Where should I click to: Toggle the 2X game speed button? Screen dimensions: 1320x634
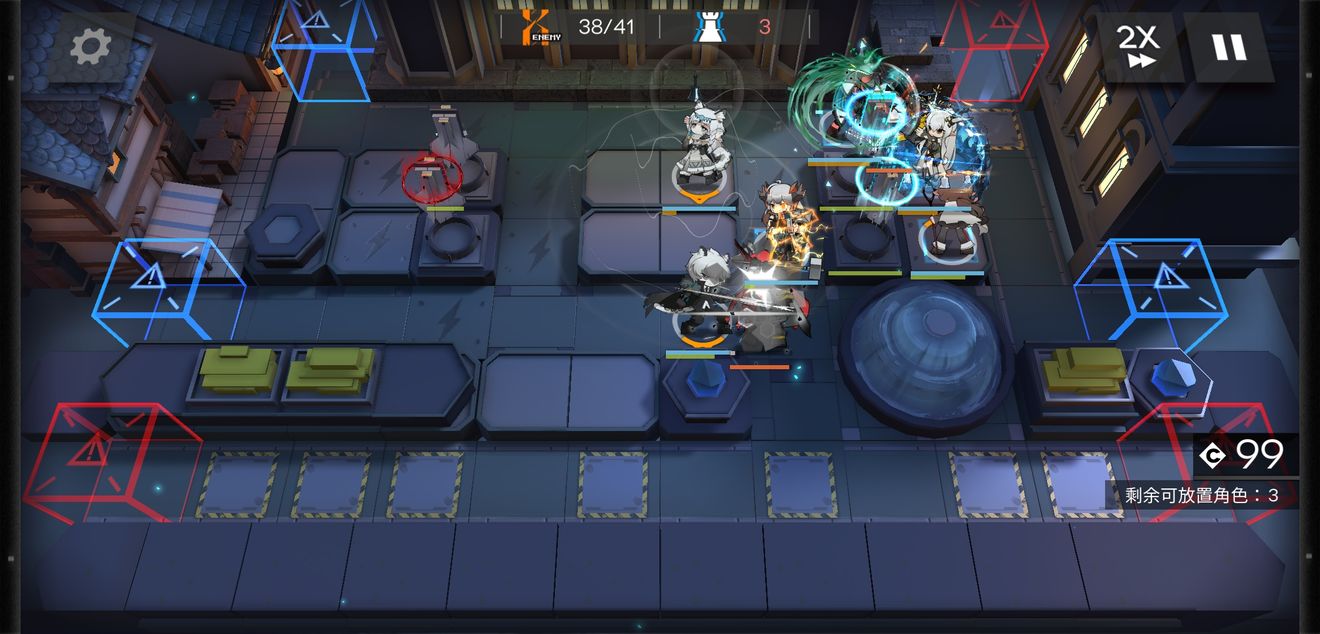[x=1138, y=46]
